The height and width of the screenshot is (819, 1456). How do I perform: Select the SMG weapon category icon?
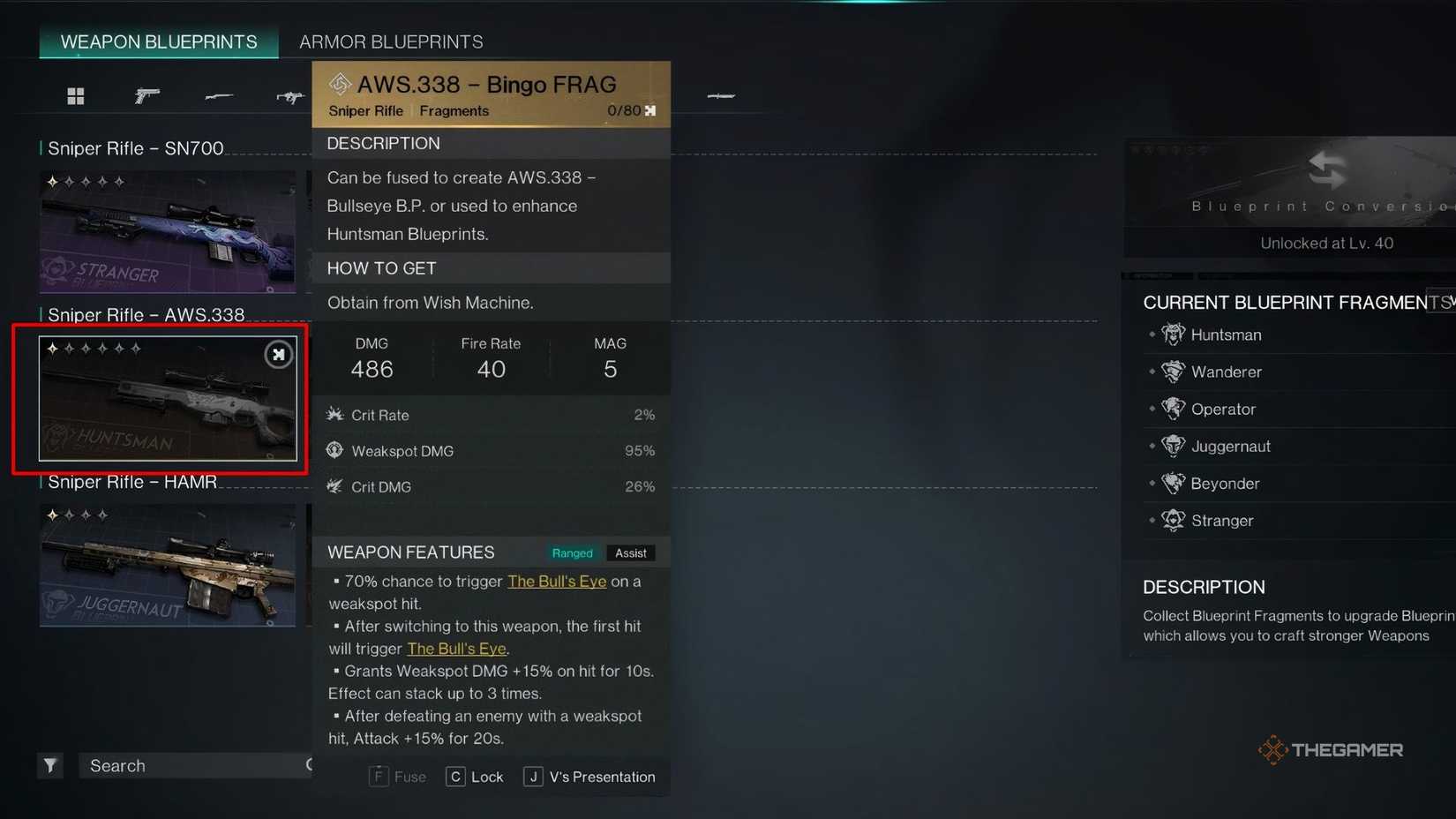point(289,95)
